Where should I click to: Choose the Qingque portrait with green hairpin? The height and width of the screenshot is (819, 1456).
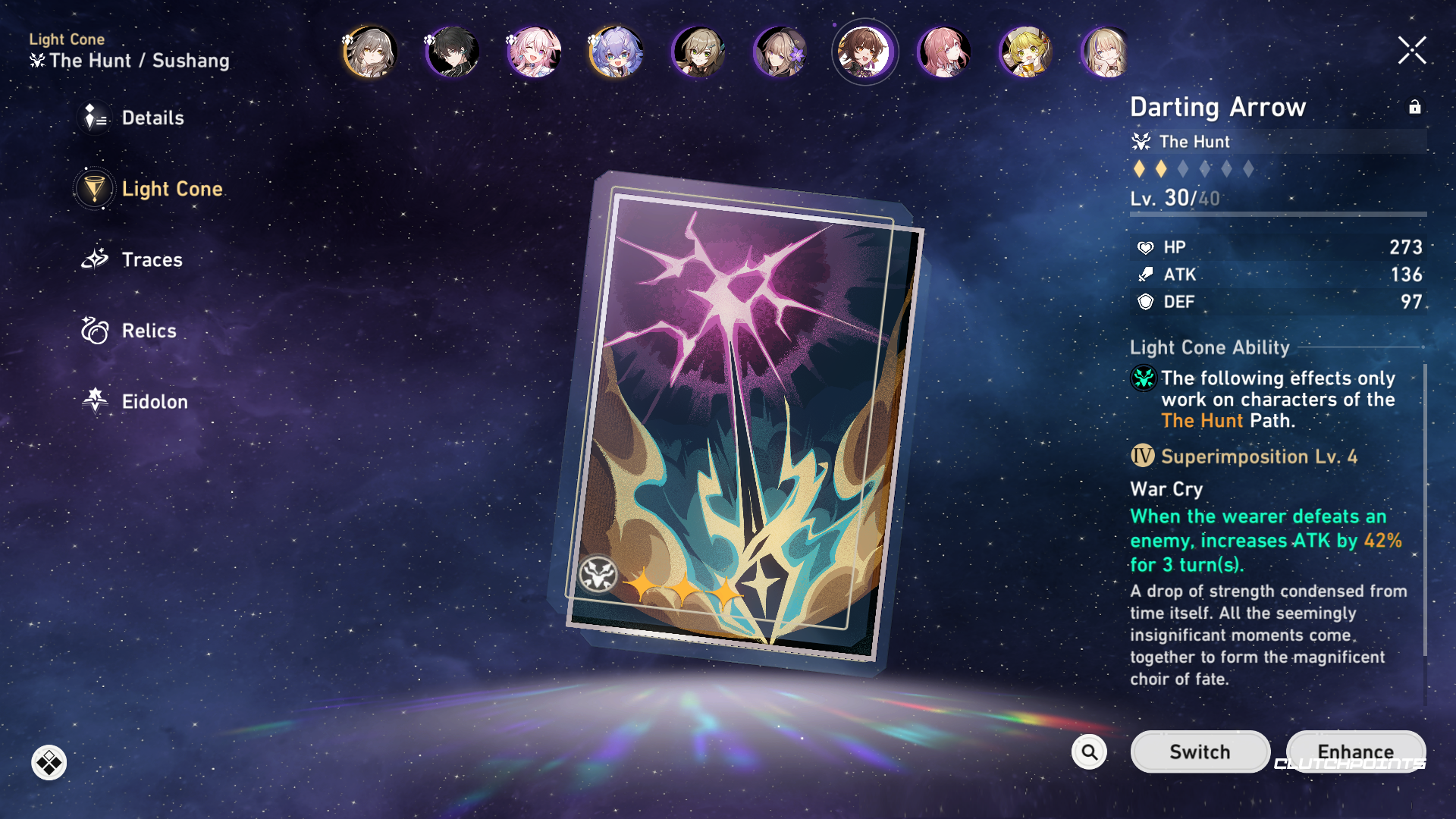pyautogui.click(x=698, y=52)
